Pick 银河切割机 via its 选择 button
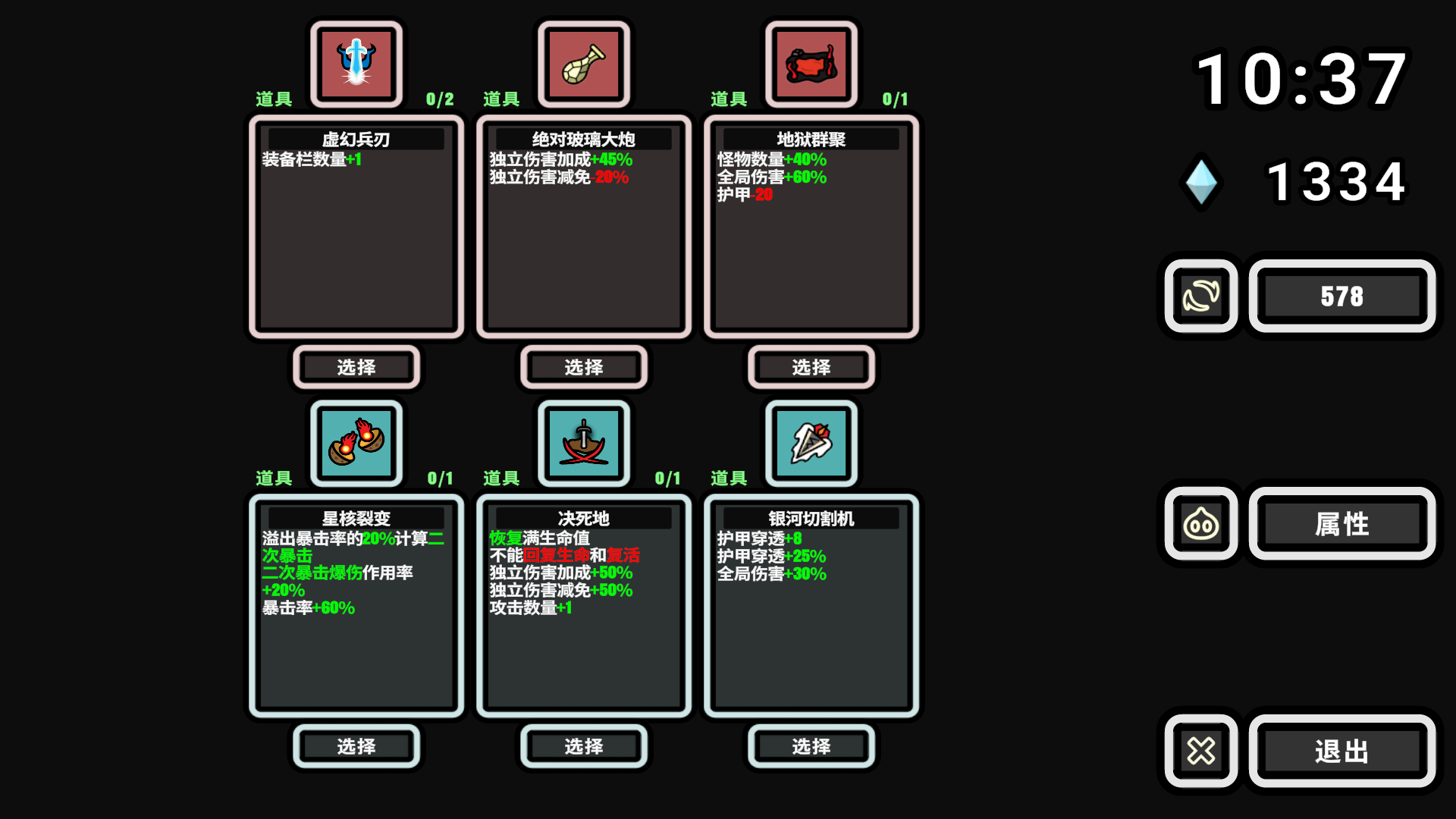This screenshot has width=1456, height=819. pos(811,747)
